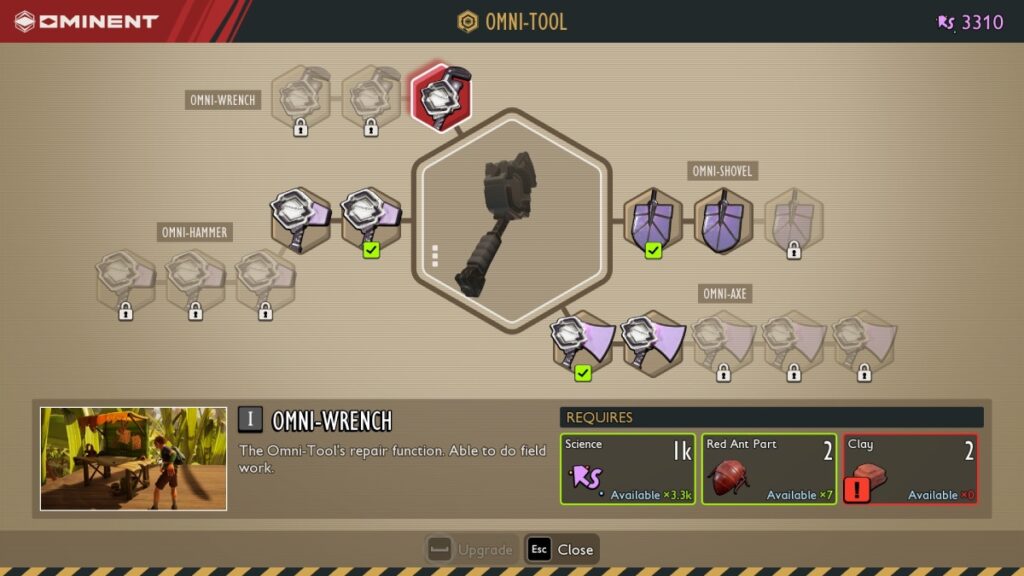The height and width of the screenshot is (576, 1024).
Task: Close the Omni-Tool upgrade screen
Action: click(x=562, y=549)
